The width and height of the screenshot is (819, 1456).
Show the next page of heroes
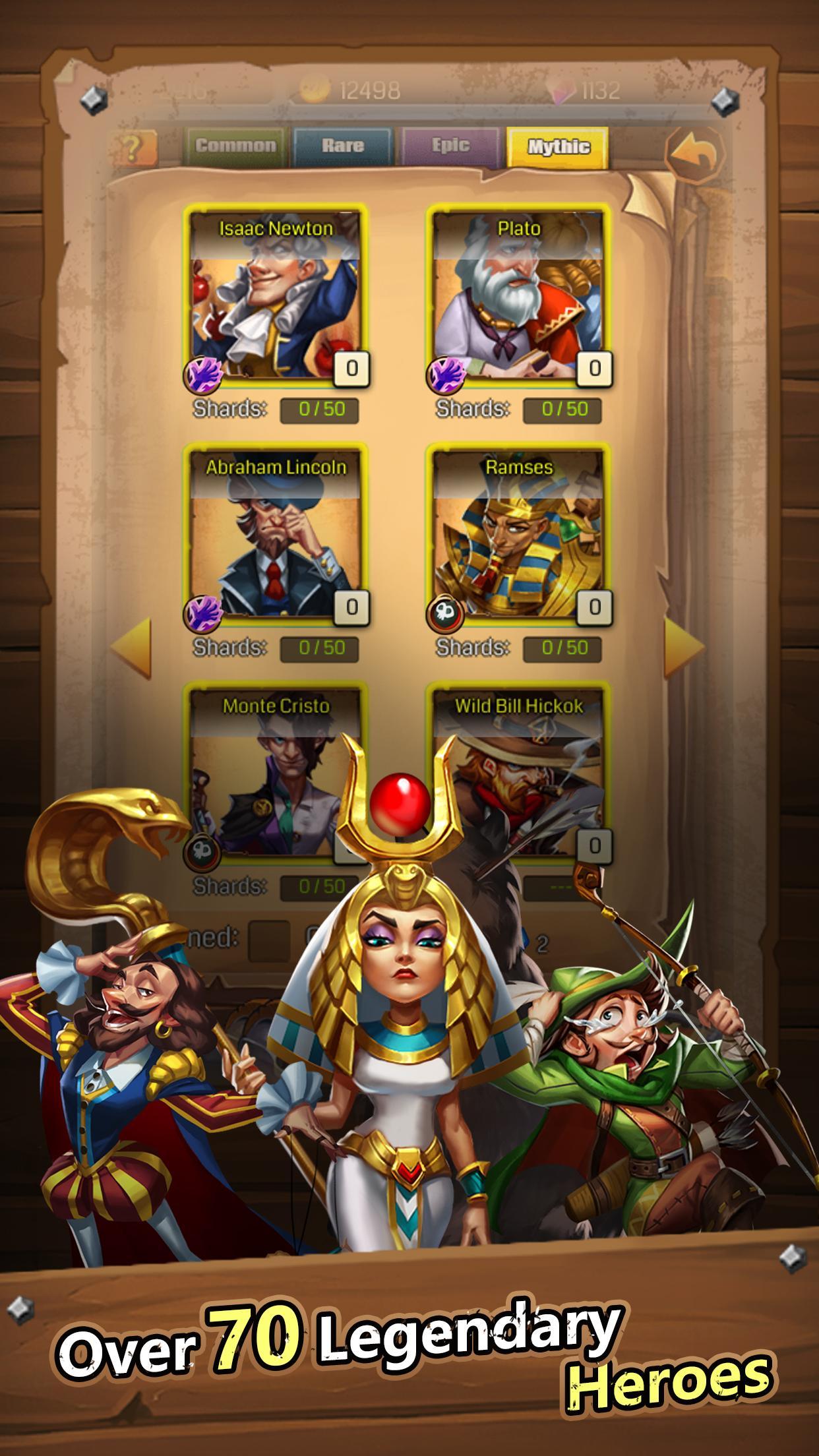[x=684, y=647]
